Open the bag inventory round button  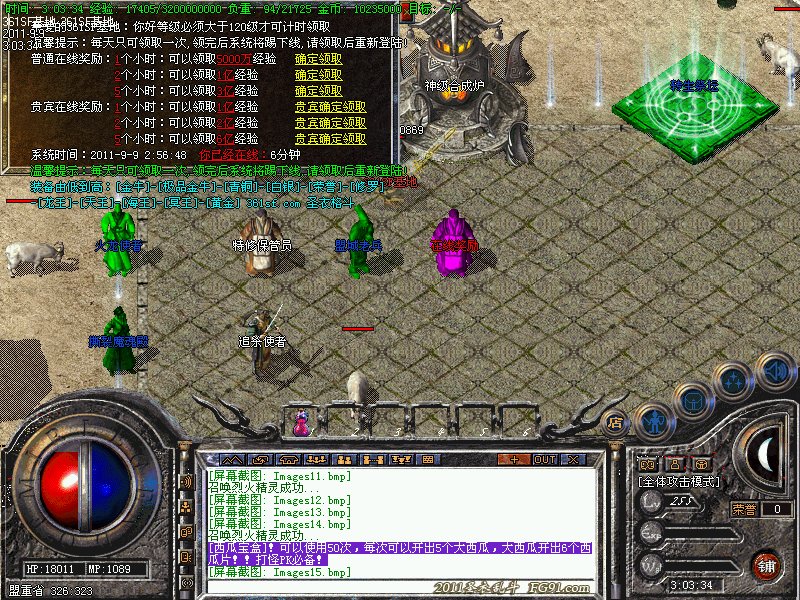coord(692,400)
